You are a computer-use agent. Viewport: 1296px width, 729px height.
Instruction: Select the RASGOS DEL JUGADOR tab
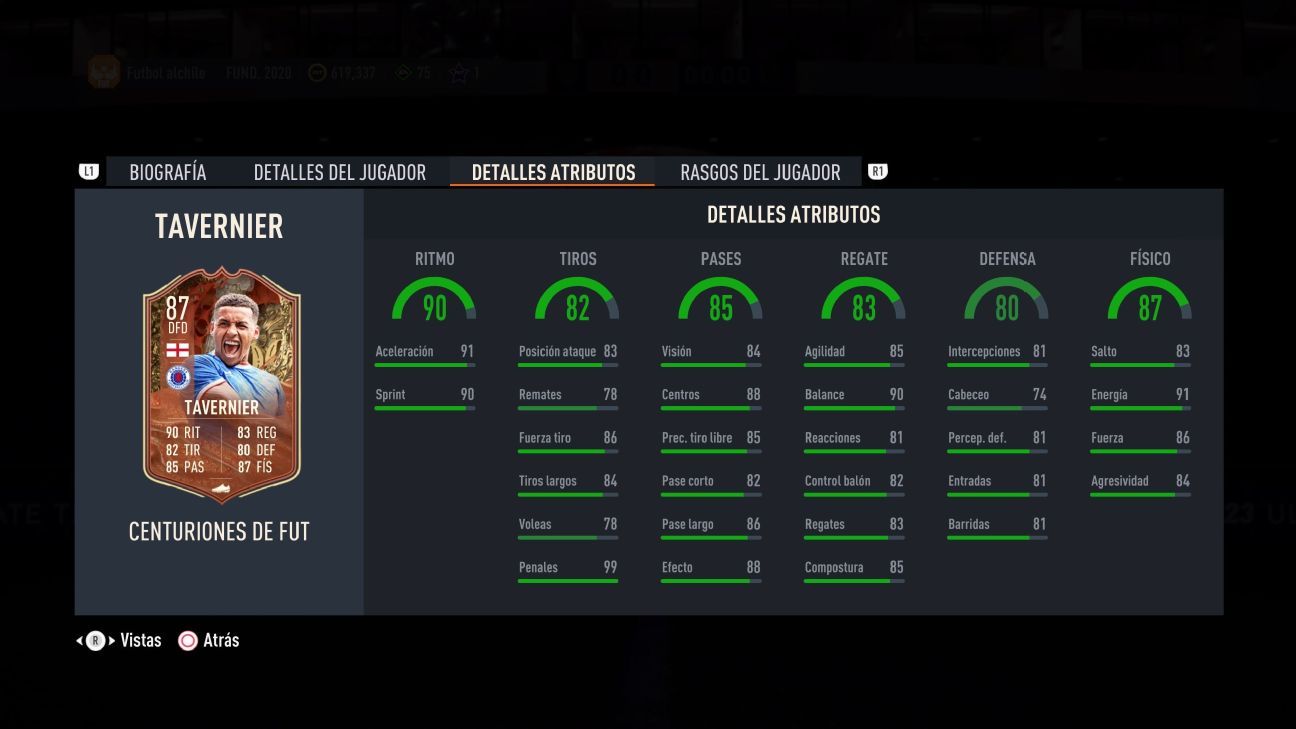pos(759,171)
